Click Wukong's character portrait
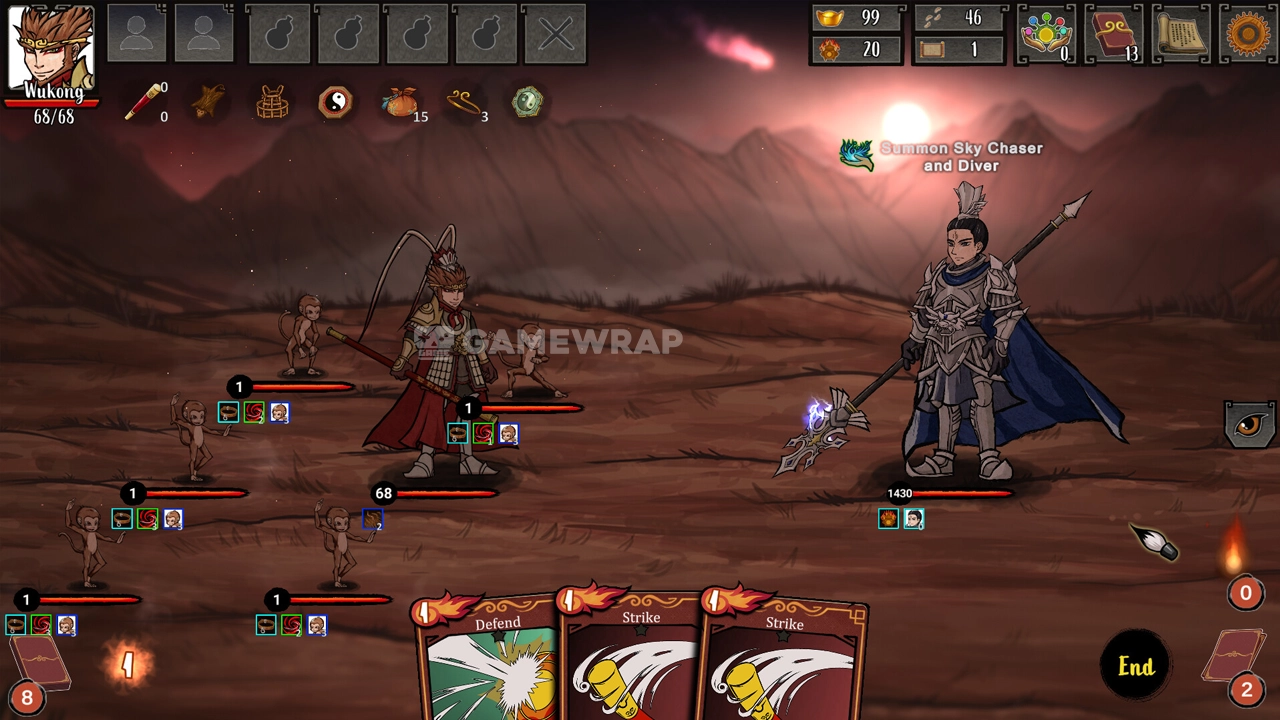The image size is (1280, 720). [x=51, y=48]
